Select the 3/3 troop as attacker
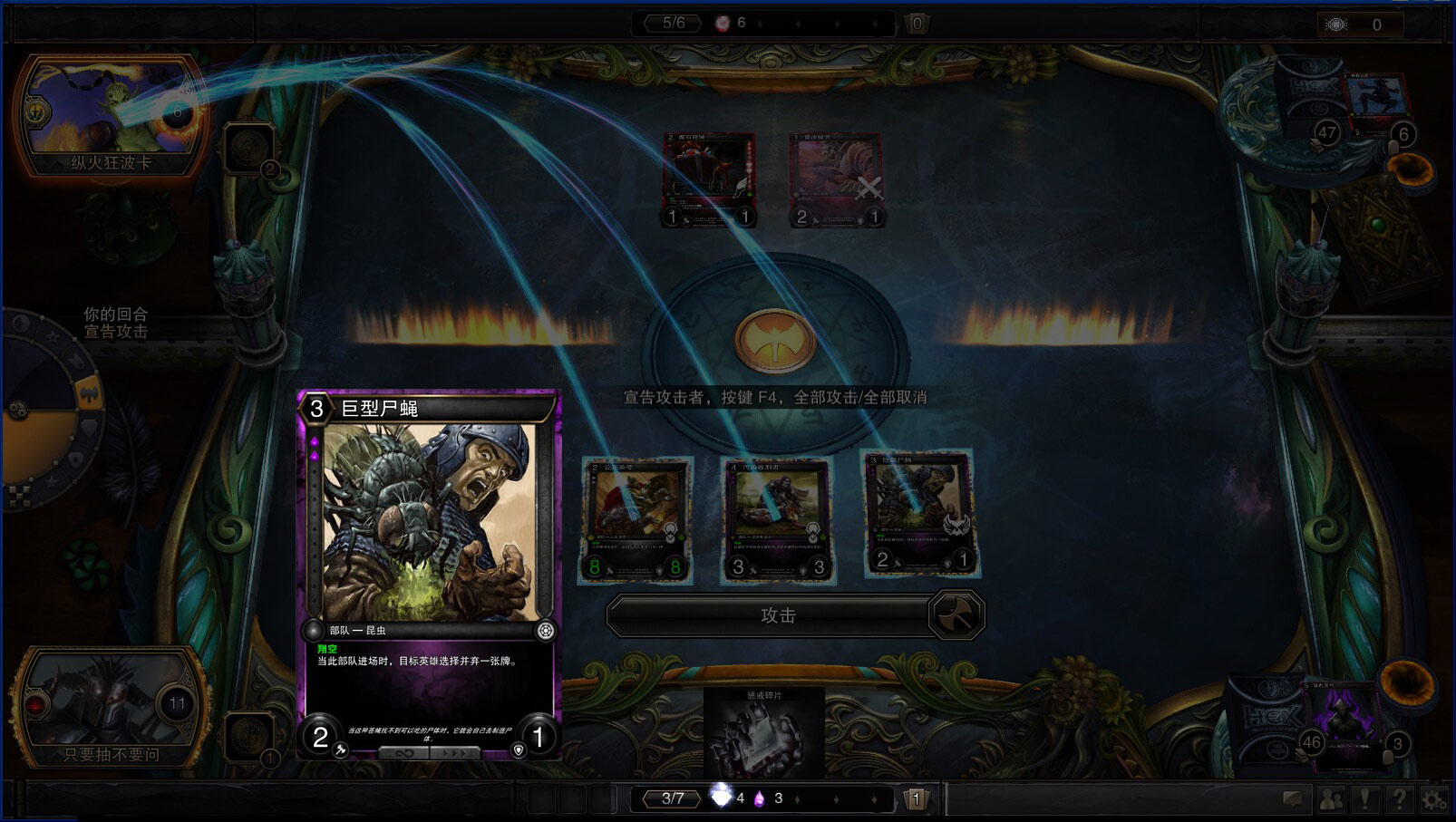This screenshot has height=822, width=1456. click(777, 520)
